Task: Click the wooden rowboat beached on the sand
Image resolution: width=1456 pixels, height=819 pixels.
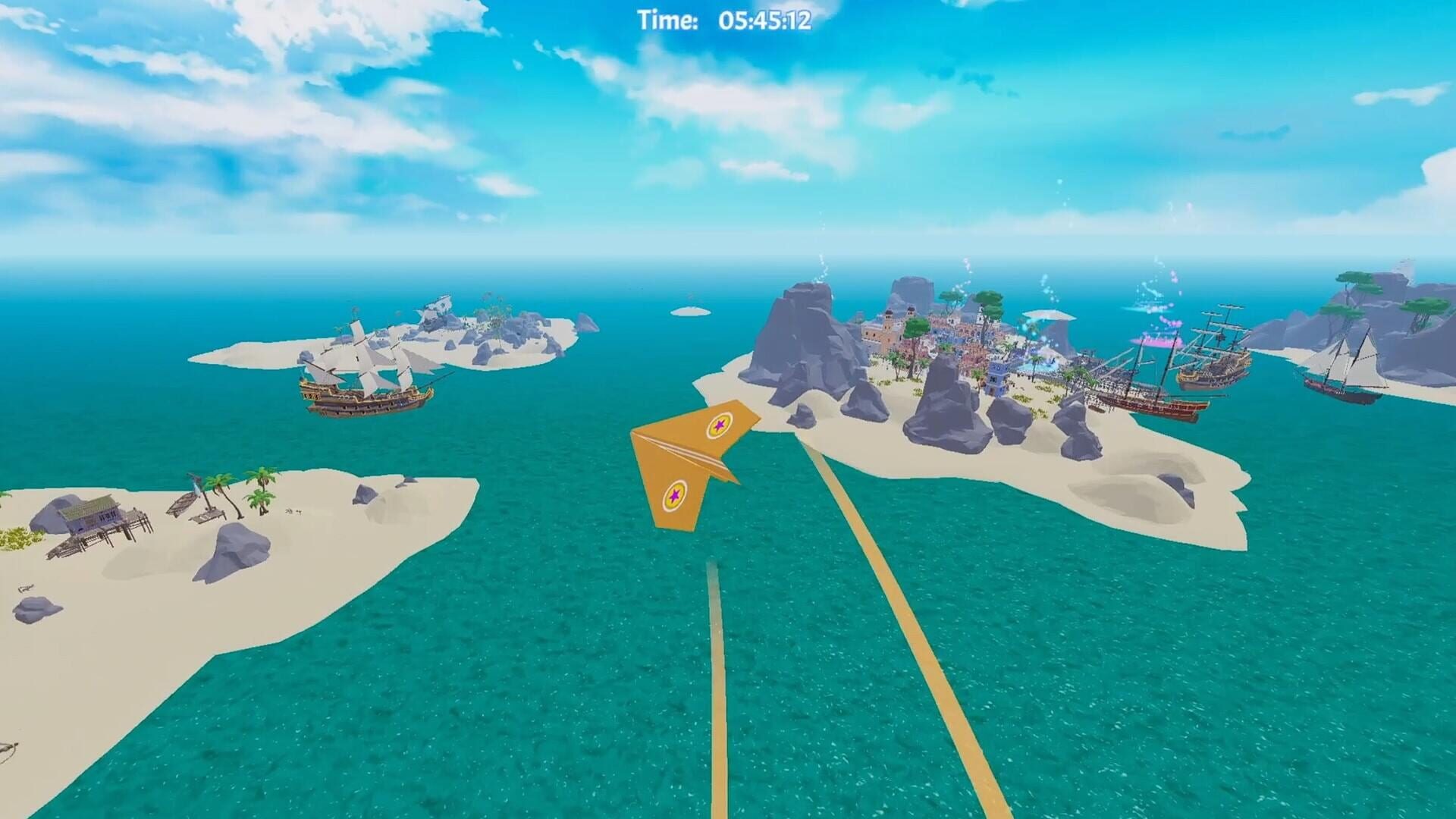Action: (184, 503)
